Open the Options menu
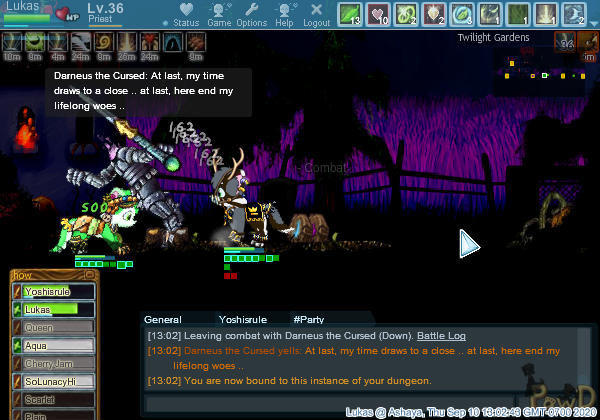The width and height of the screenshot is (600, 420). point(251,15)
